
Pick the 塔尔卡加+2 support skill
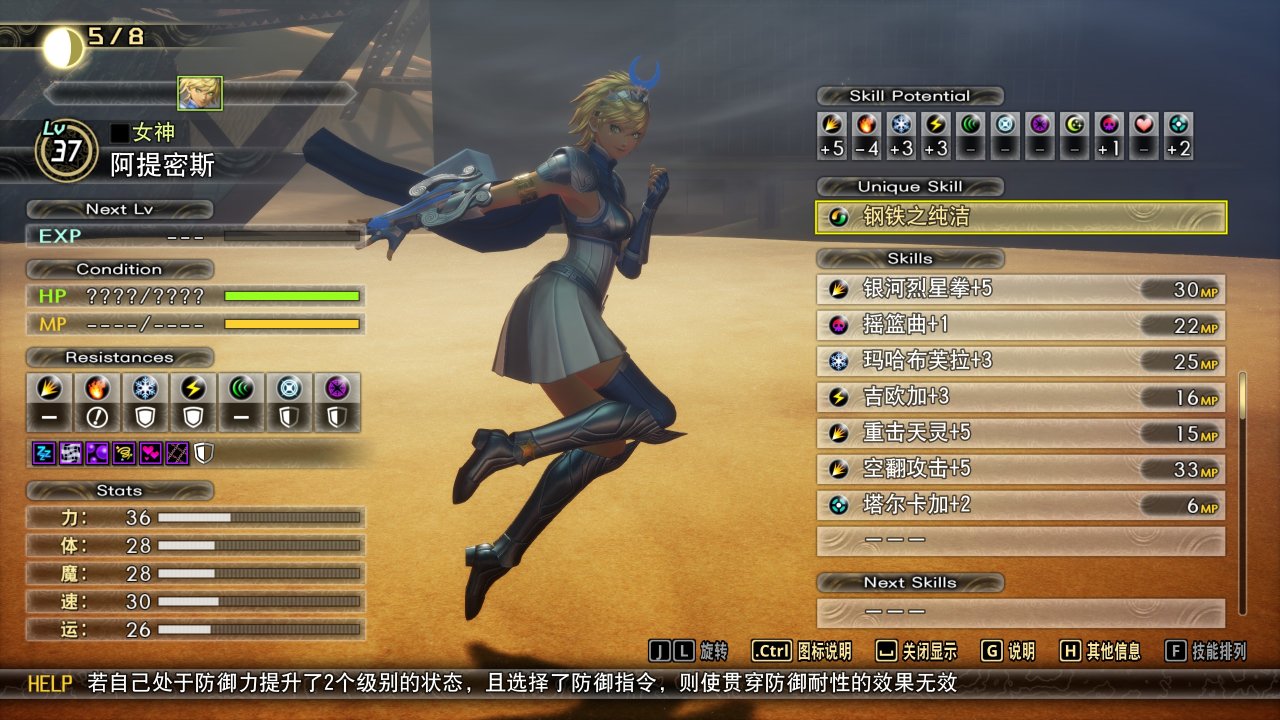(1020, 505)
